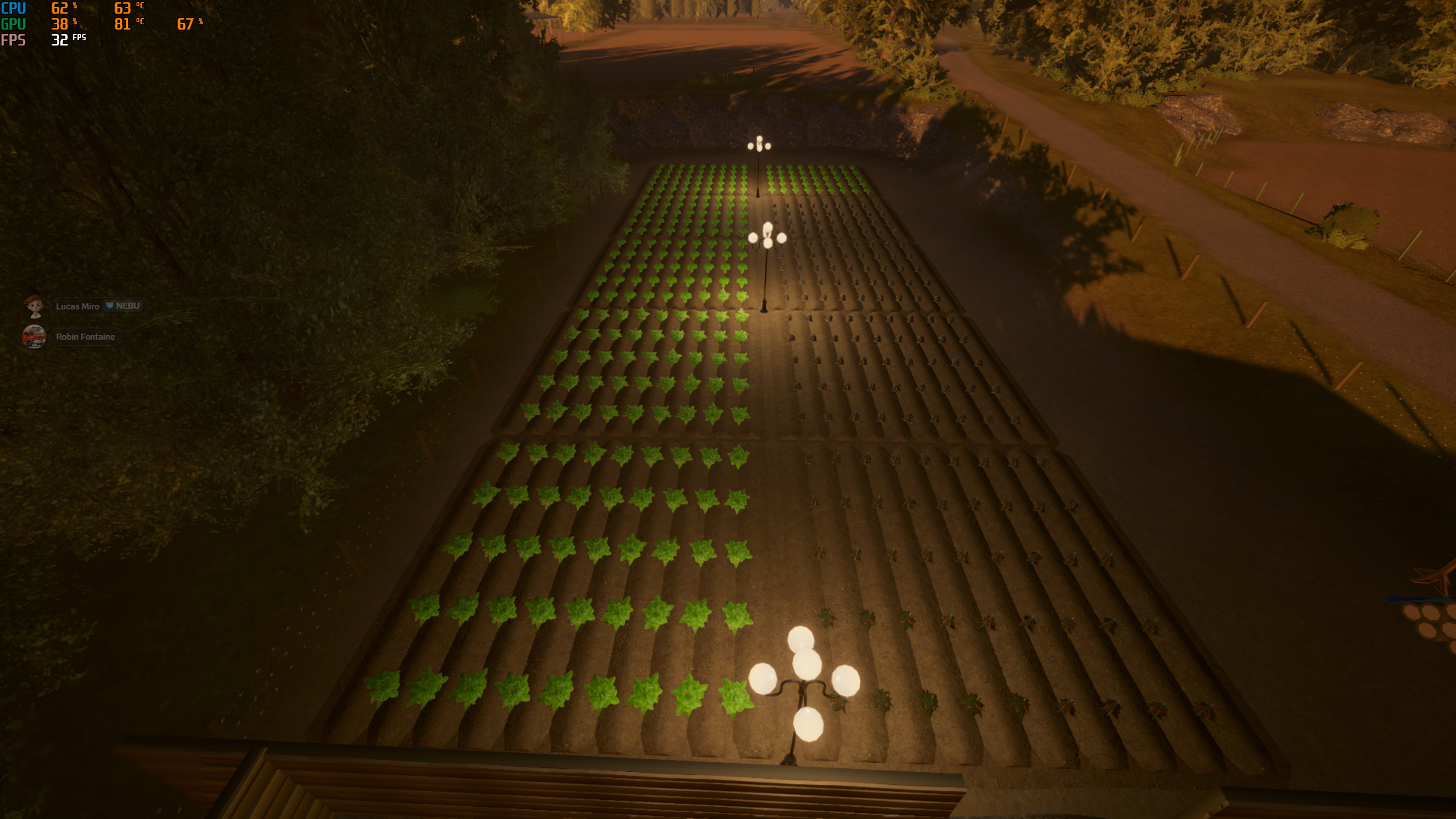Image resolution: width=1456 pixels, height=819 pixels.
Task: Click the CPU label in the performance overlay
Action: click(x=14, y=8)
